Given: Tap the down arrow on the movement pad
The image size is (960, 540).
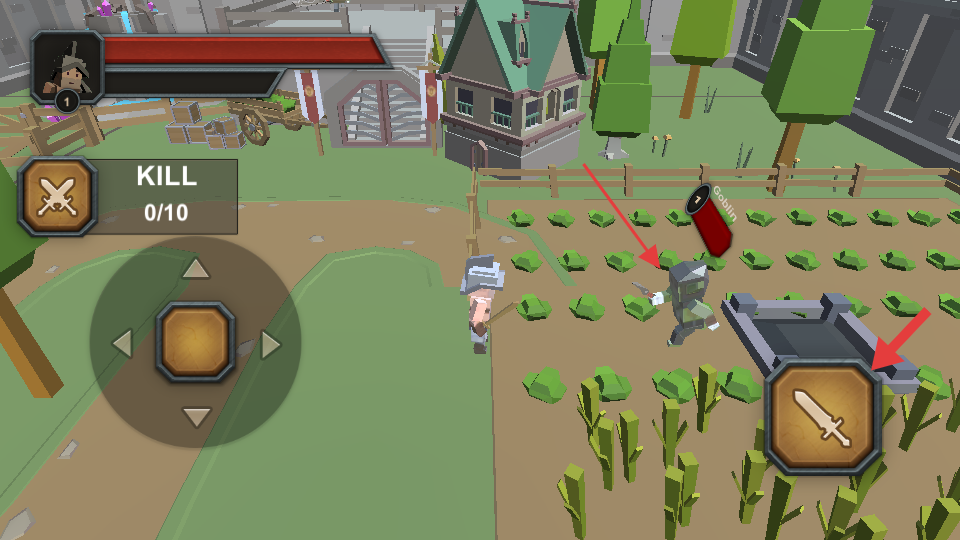Looking at the screenshot, I should 196,416.
